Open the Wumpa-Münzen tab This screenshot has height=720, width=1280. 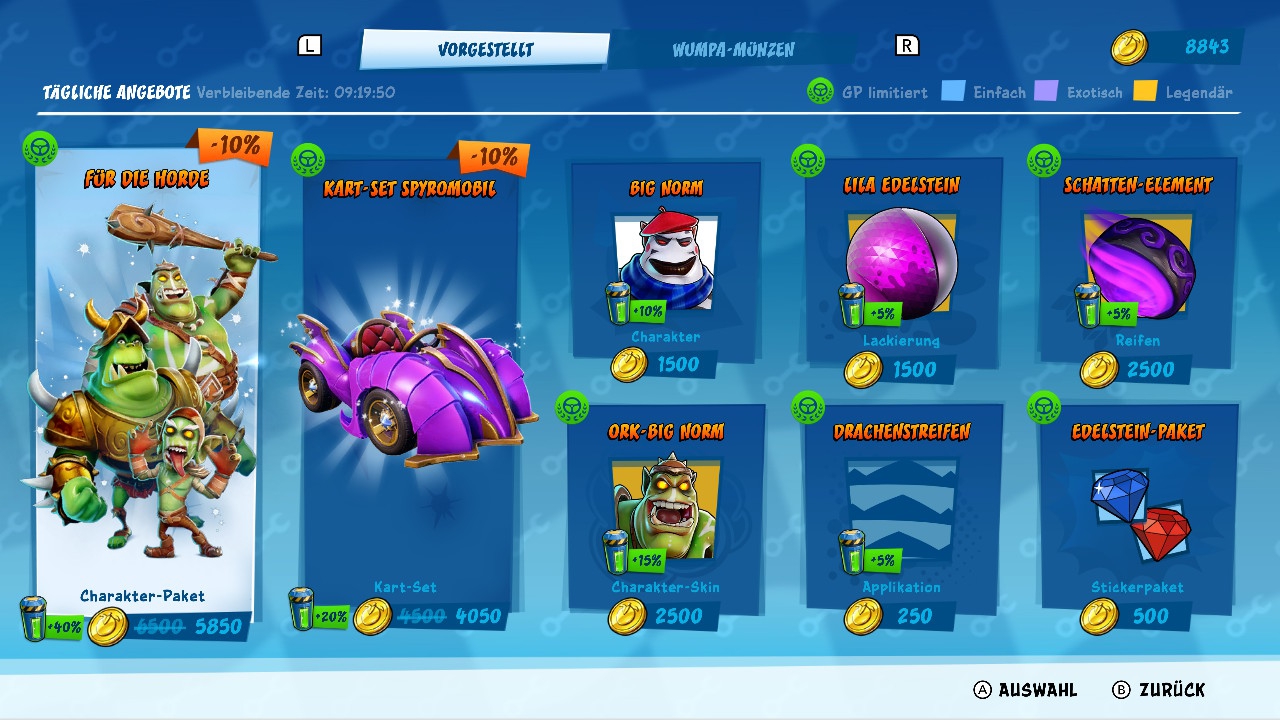pyautogui.click(x=733, y=49)
